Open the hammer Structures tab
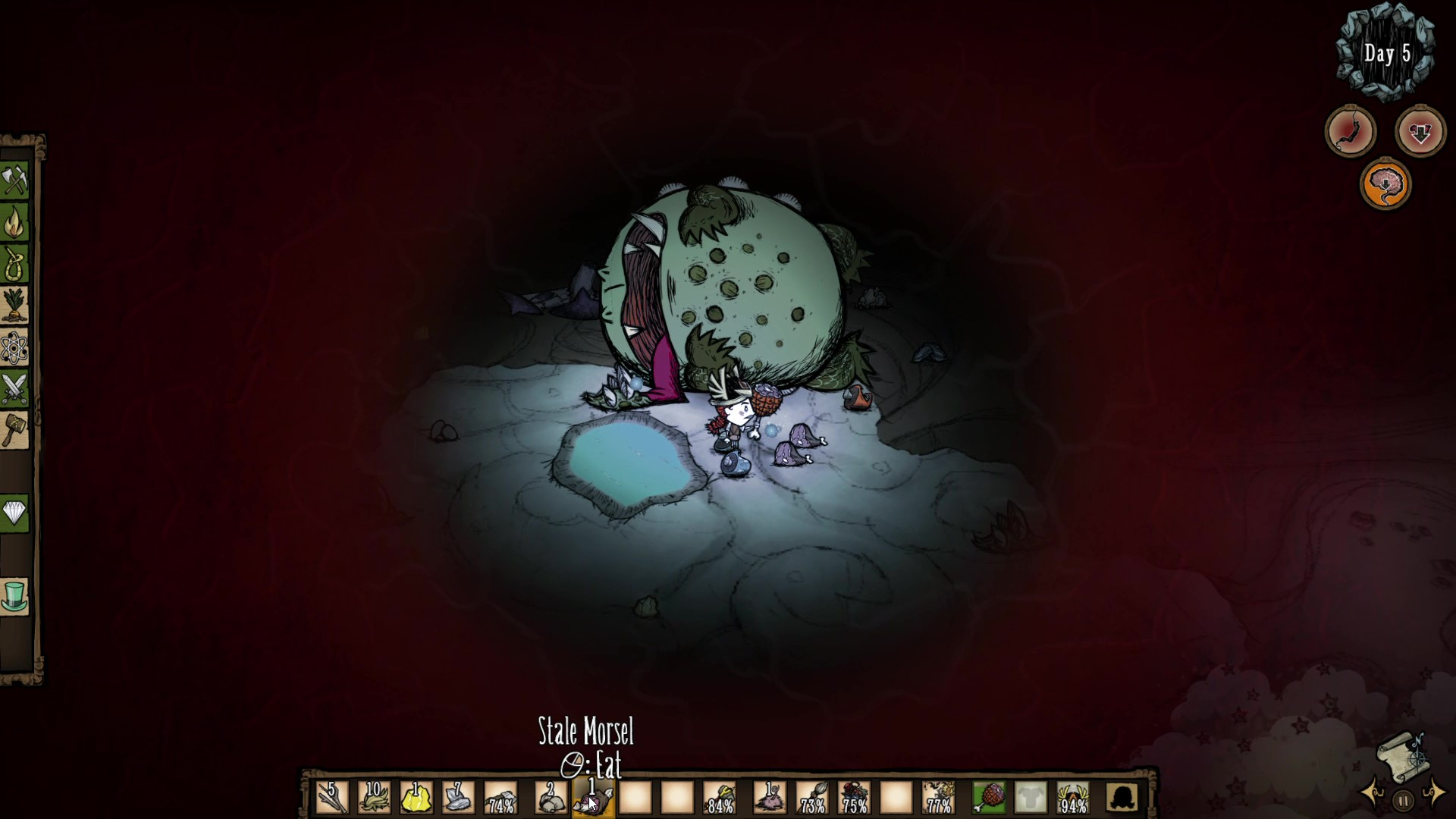This screenshot has height=819, width=1456. click(x=14, y=431)
